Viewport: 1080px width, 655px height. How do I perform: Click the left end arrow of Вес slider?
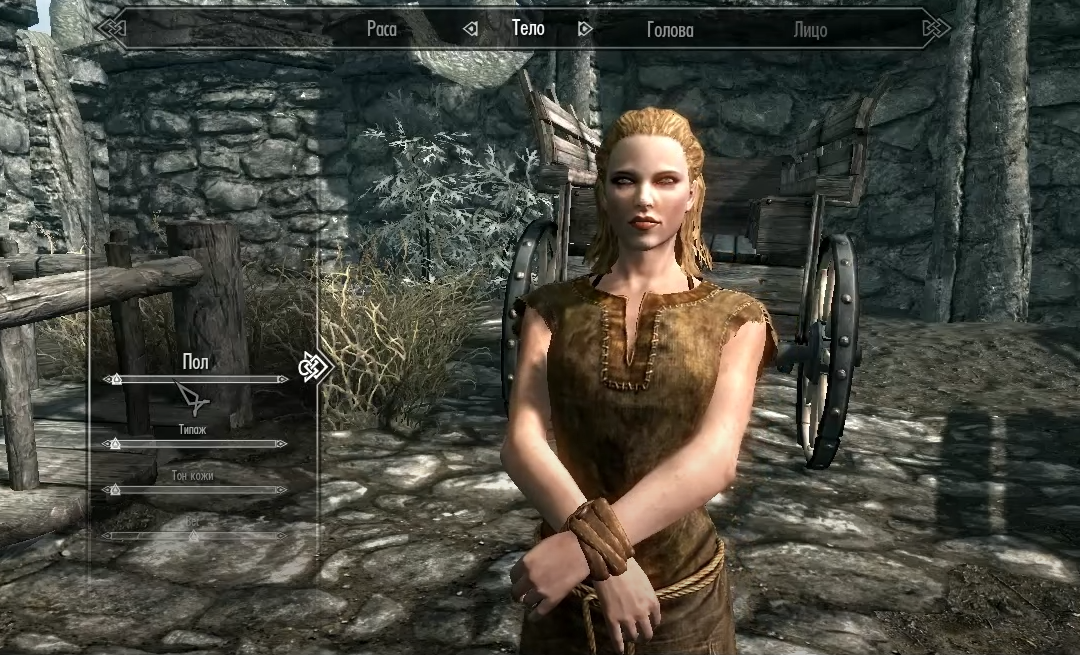click(x=105, y=536)
